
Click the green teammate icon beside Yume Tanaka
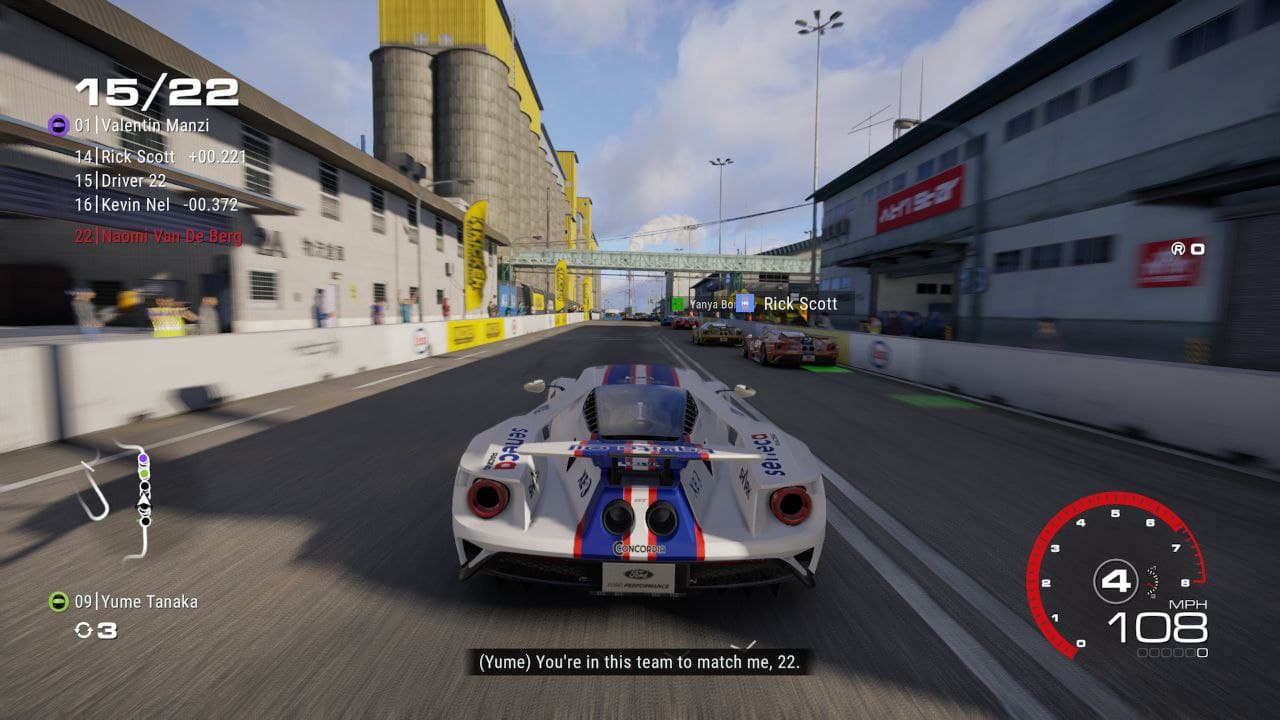coord(59,602)
